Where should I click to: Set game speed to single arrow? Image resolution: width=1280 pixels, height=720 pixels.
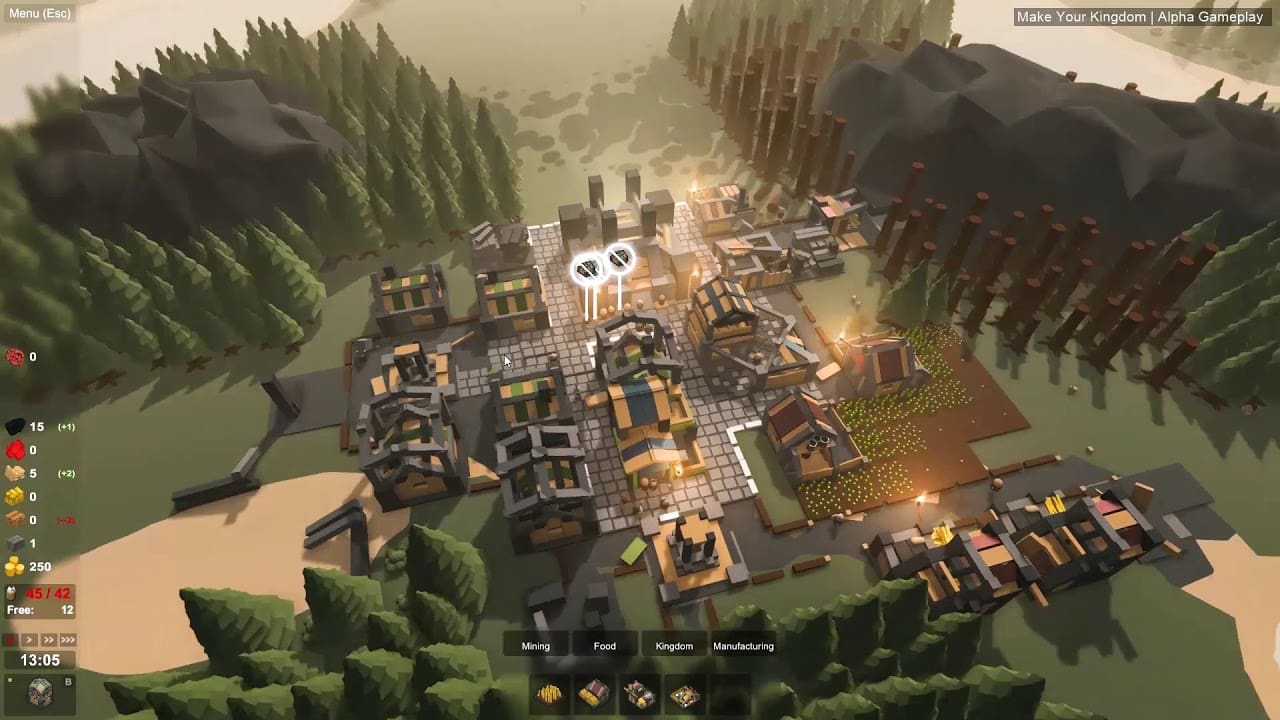[x=30, y=640]
